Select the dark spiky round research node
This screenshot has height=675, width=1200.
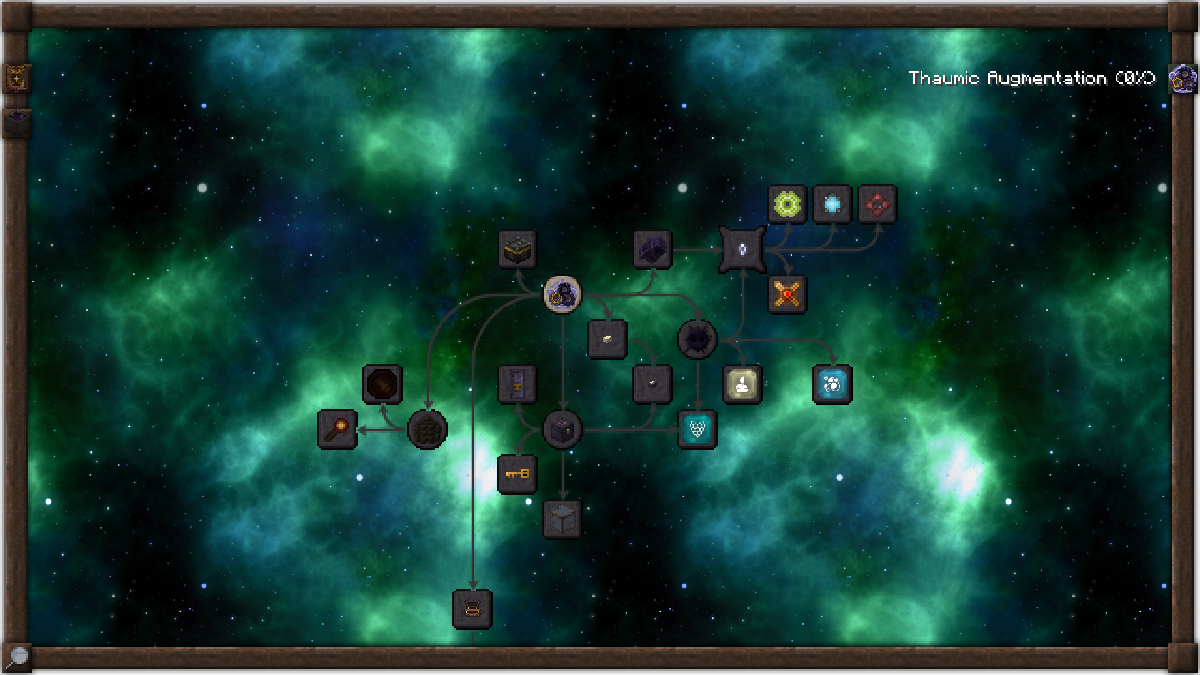click(697, 339)
